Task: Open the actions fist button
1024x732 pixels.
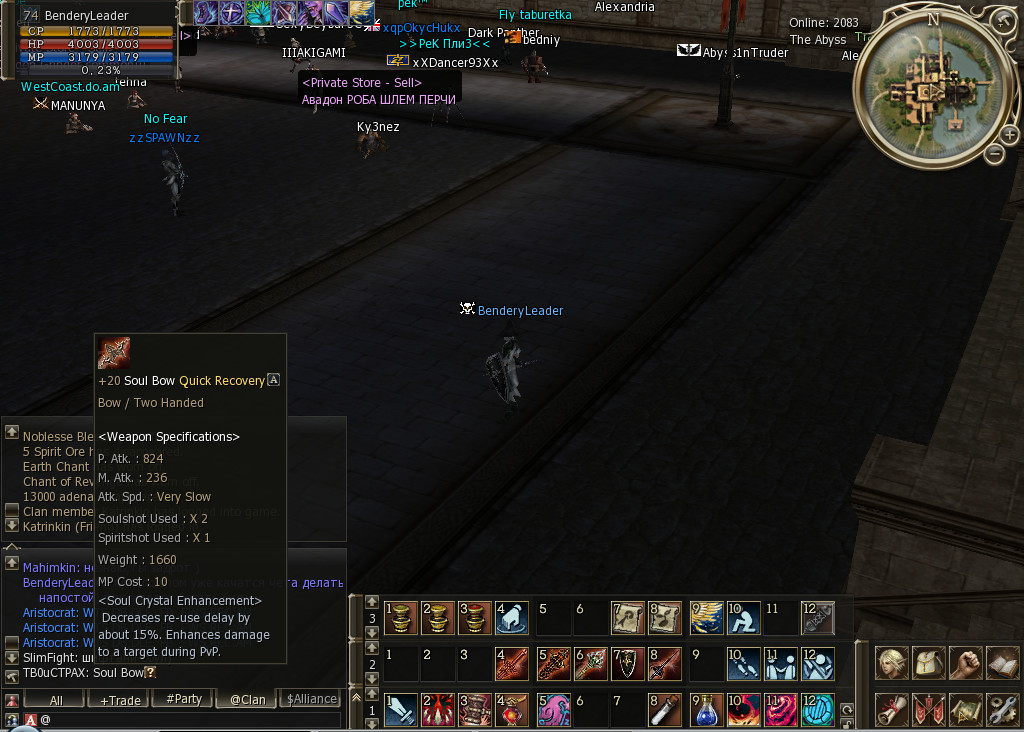Action: click(x=965, y=663)
